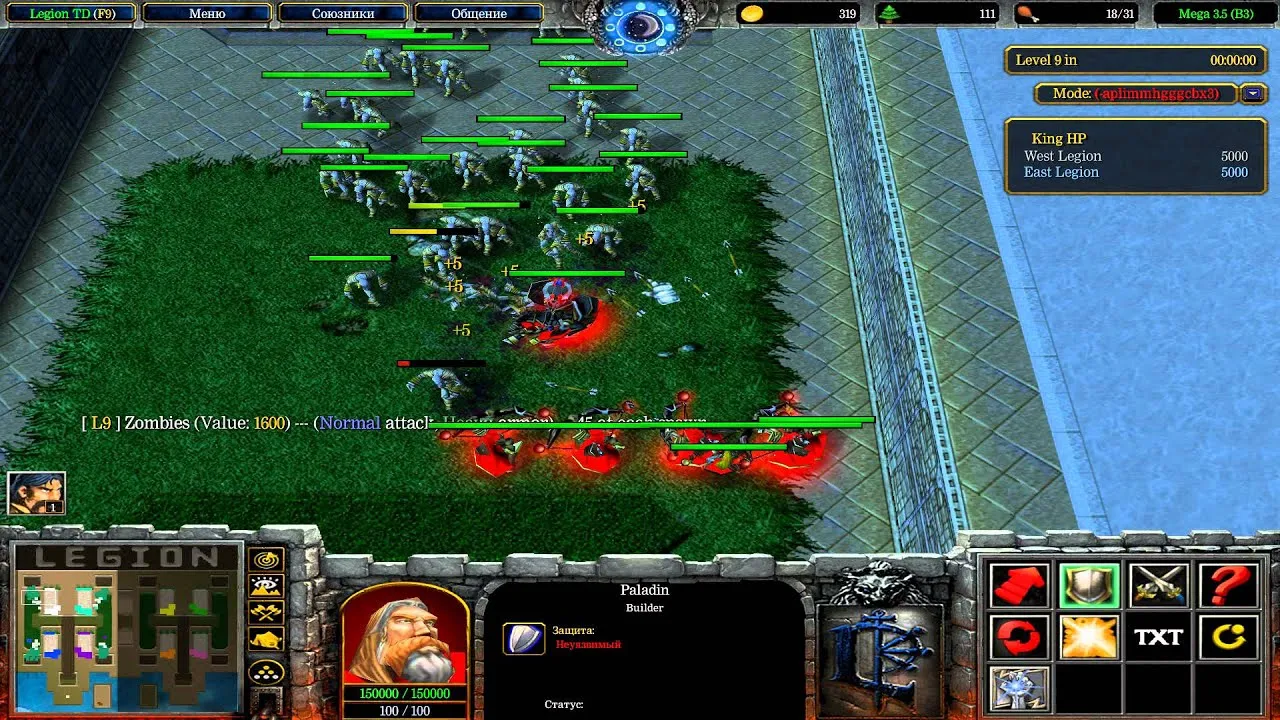Click the red question mark info icon
This screenshot has width=1280, height=720.
[1228, 588]
